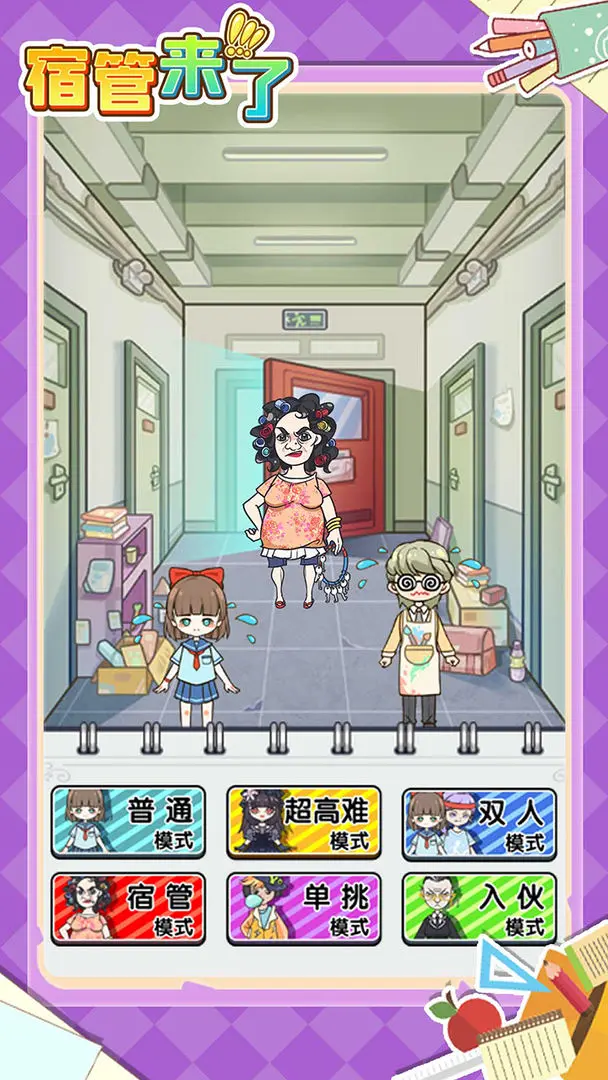The height and width of the screenshot is (1080, 608).
Task: Choose 超高难模式 (super hard mode)
Action: coord(303,822)
